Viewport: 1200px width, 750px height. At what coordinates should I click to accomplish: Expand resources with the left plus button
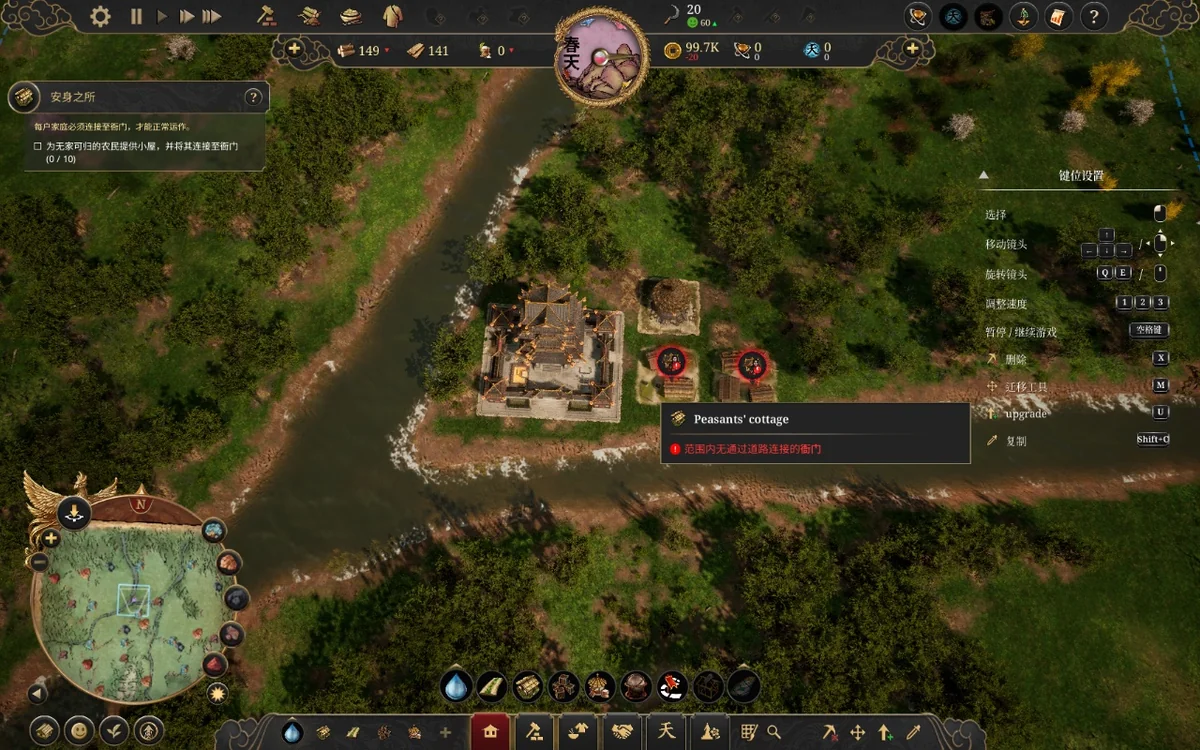294,48
